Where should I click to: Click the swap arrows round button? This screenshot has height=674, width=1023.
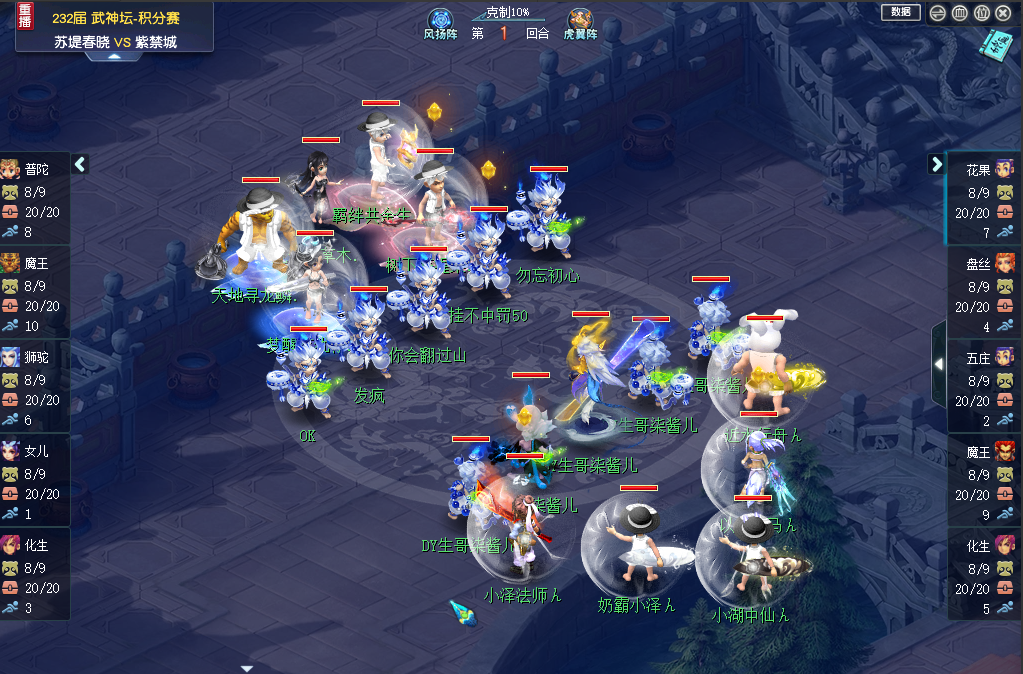tap(937, 13)
